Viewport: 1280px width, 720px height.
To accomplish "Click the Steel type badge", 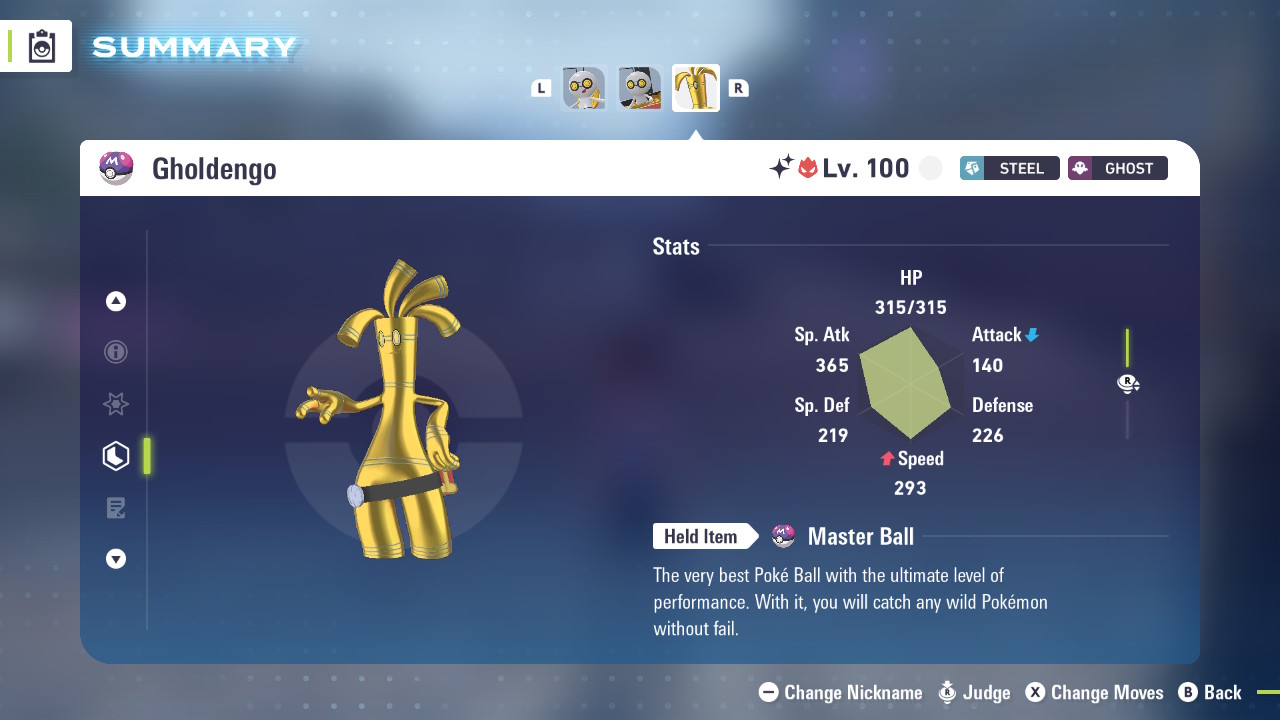I will coord(1009,168).
